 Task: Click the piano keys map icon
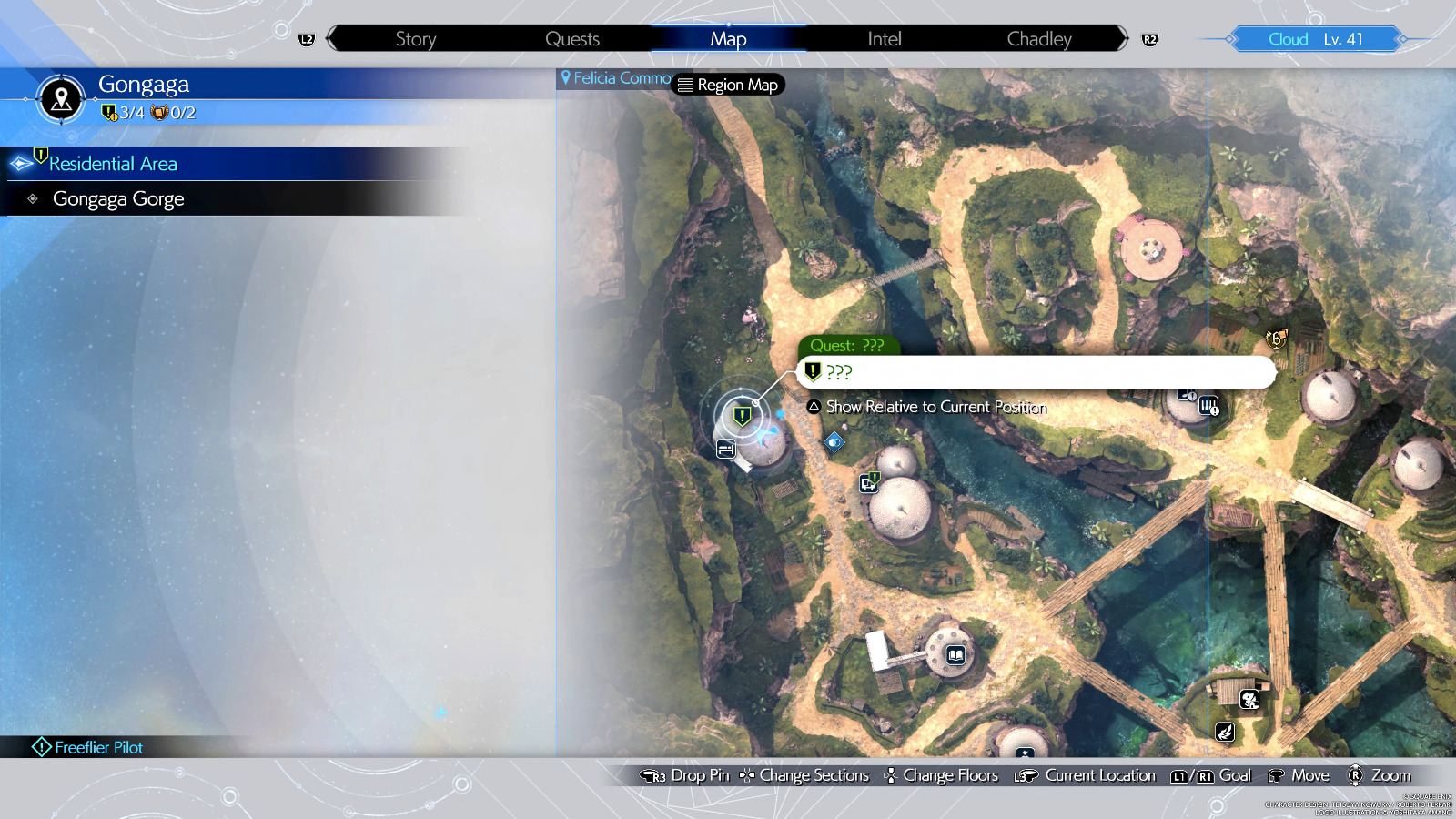click(1208, 405)
